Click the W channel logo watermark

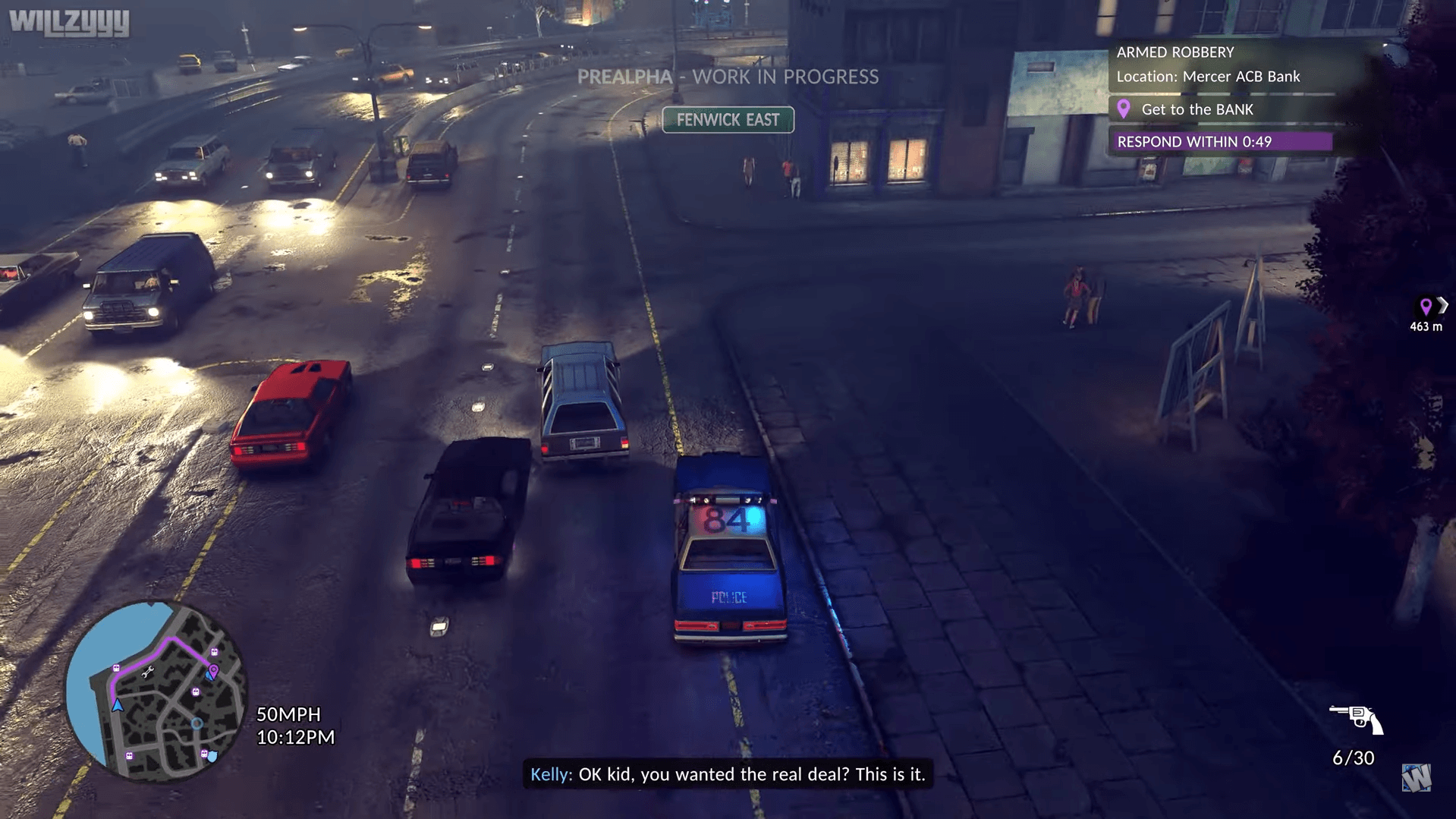coord(1416,778)
